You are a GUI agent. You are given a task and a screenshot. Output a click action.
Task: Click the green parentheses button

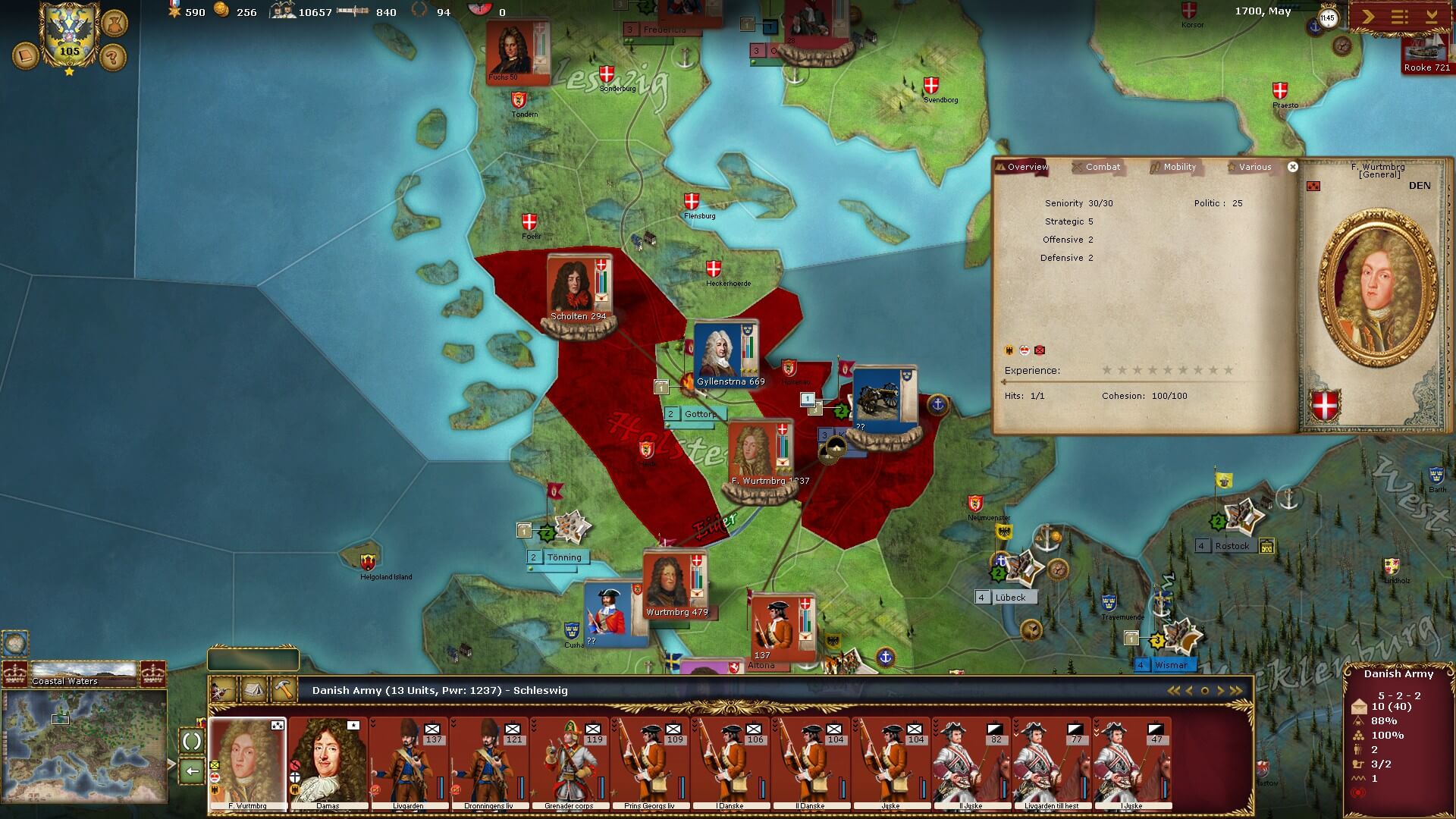coord(192,741)
